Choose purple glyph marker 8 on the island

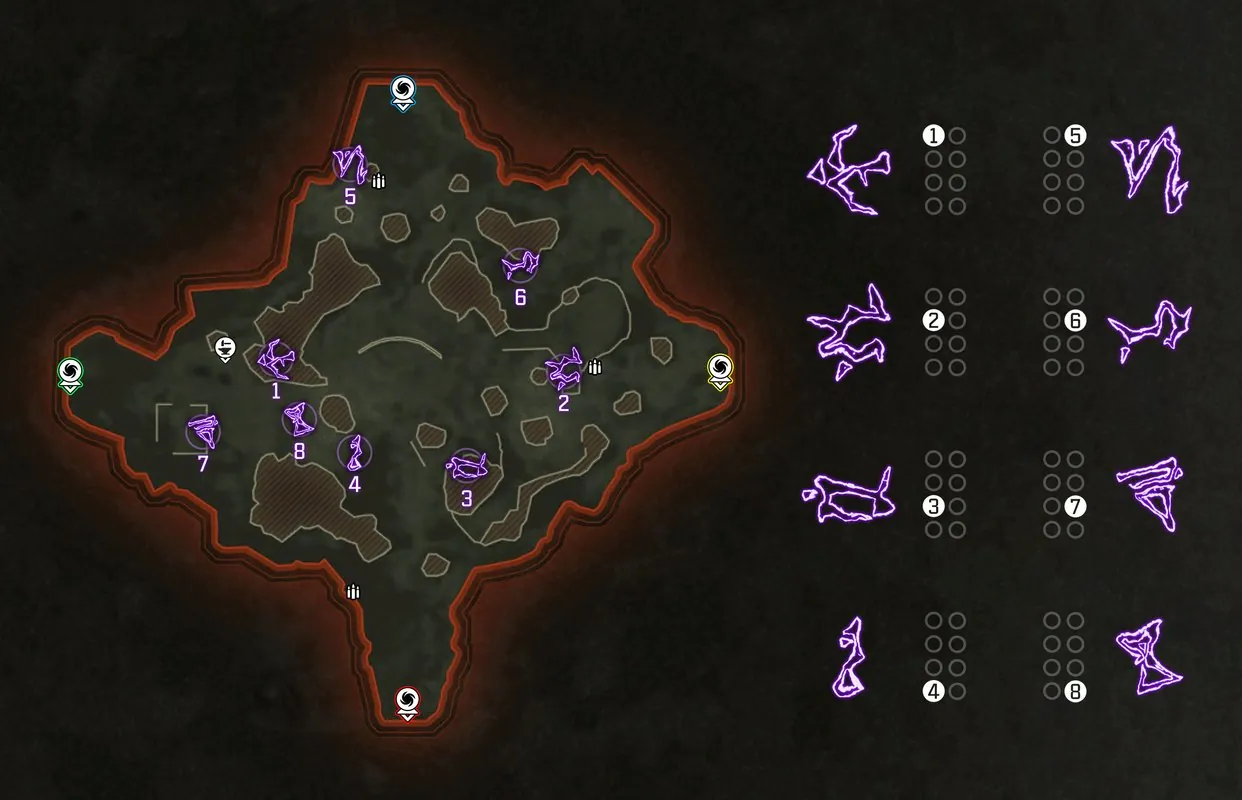tap(298, 418)
